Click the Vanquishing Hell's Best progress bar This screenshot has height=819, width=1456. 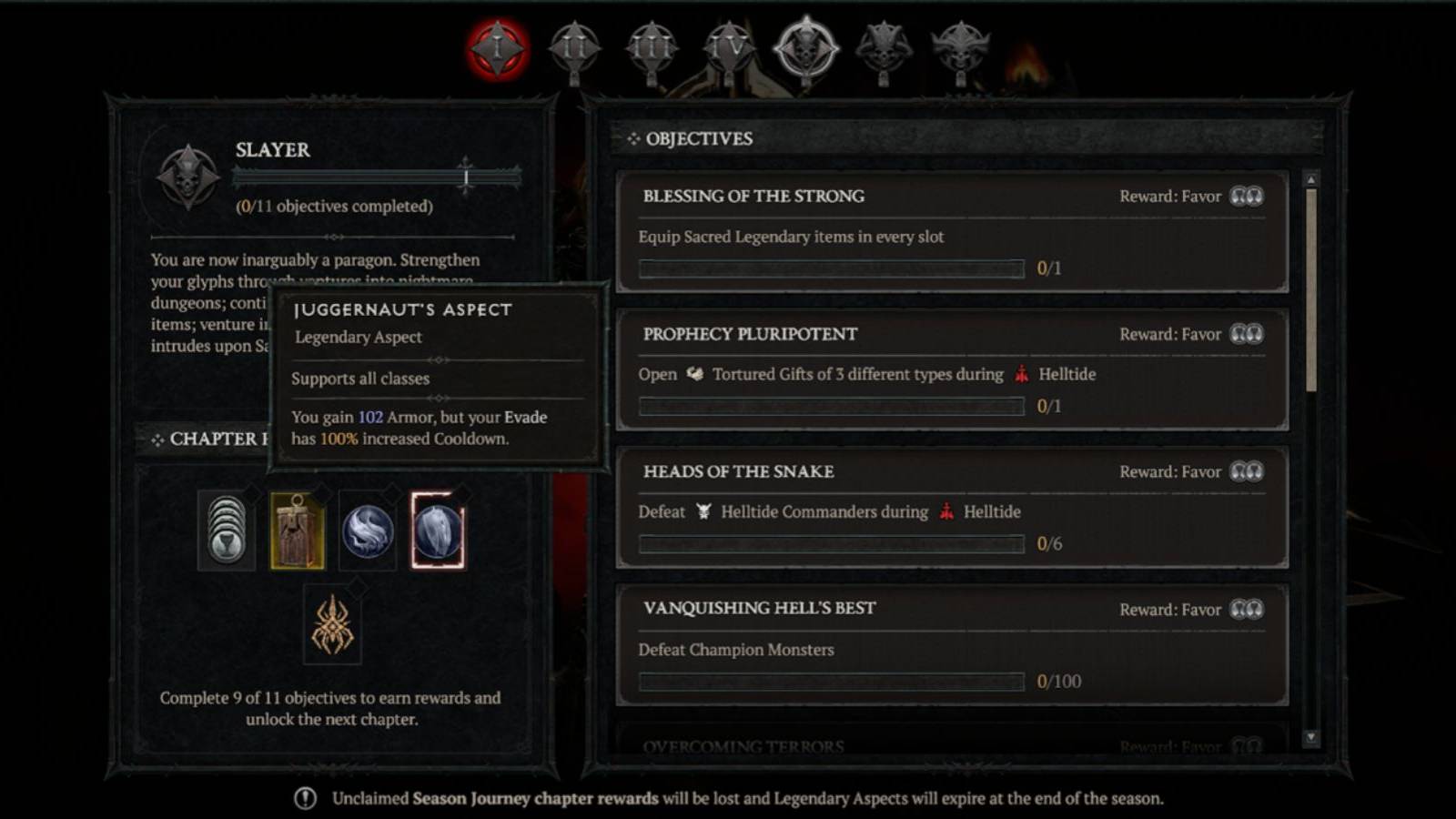(833, 681)
